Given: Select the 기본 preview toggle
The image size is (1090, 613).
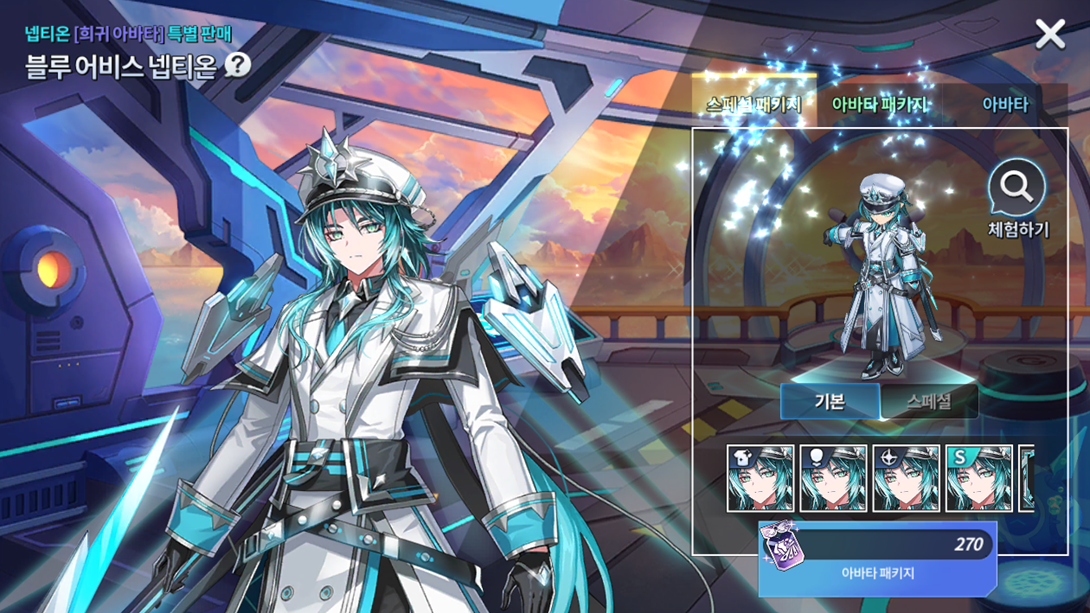Looking at the screenshot, I should pos(830,402).
